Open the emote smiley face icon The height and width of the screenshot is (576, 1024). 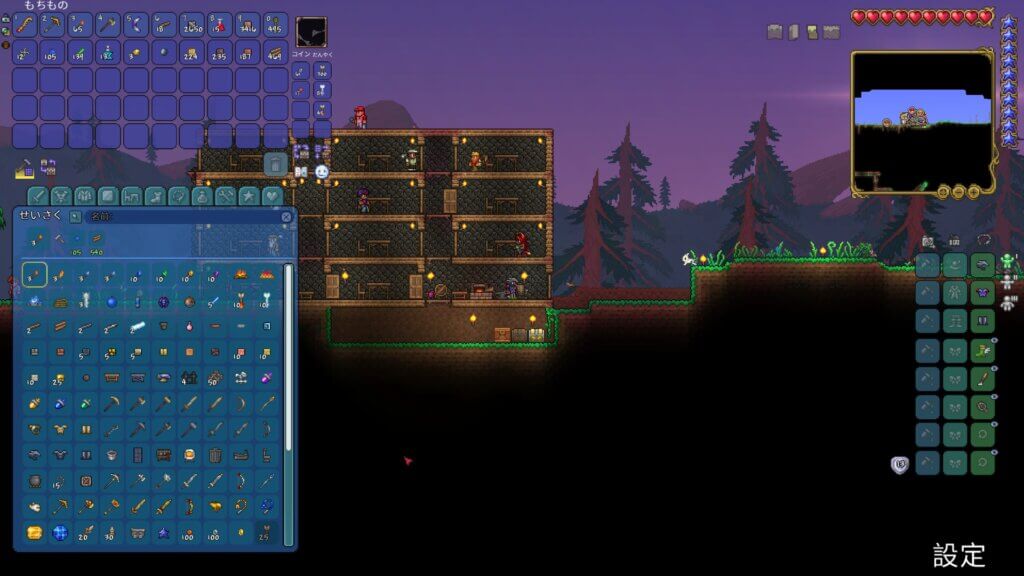click(x=322, y=172)
